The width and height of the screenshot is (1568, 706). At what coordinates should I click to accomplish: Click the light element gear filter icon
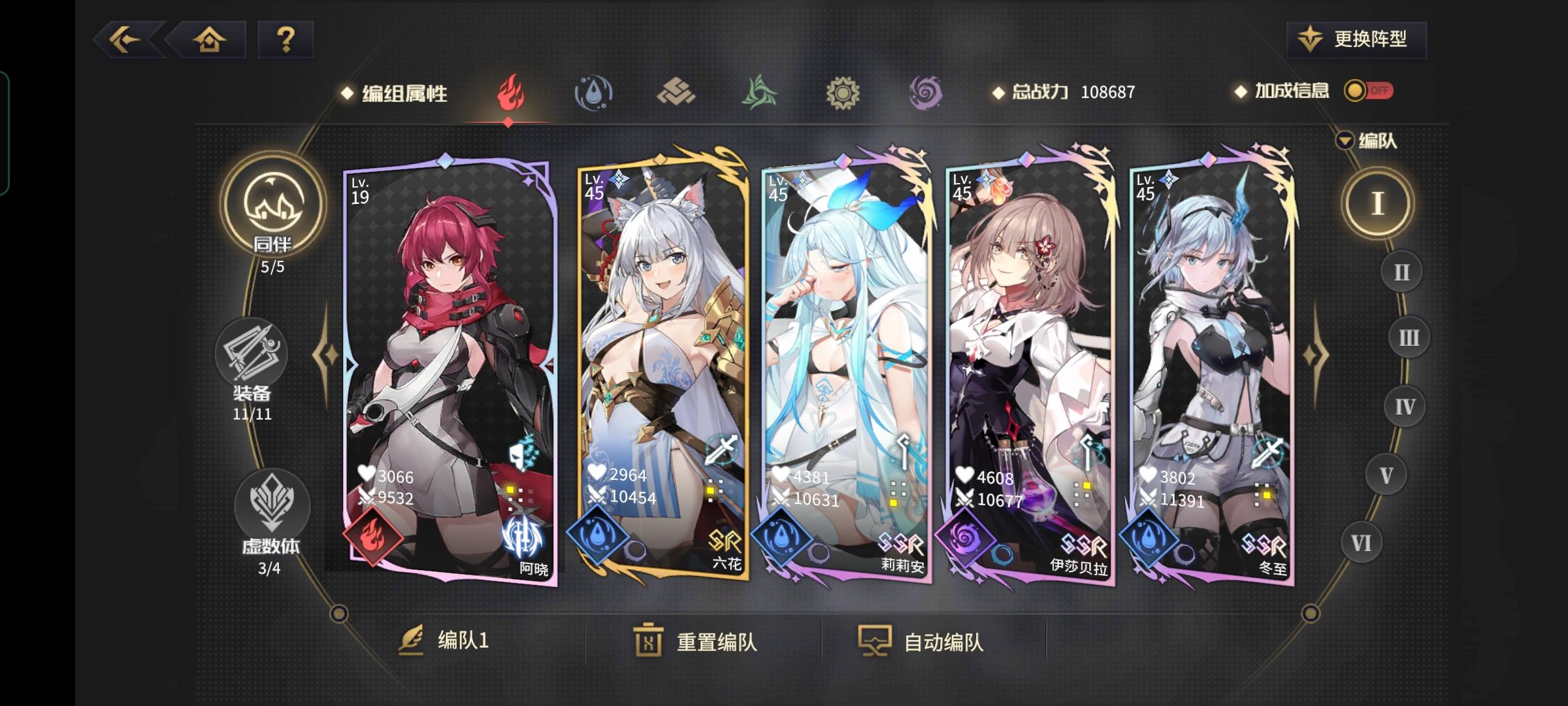pyautogui.click(x=841, y=93)
